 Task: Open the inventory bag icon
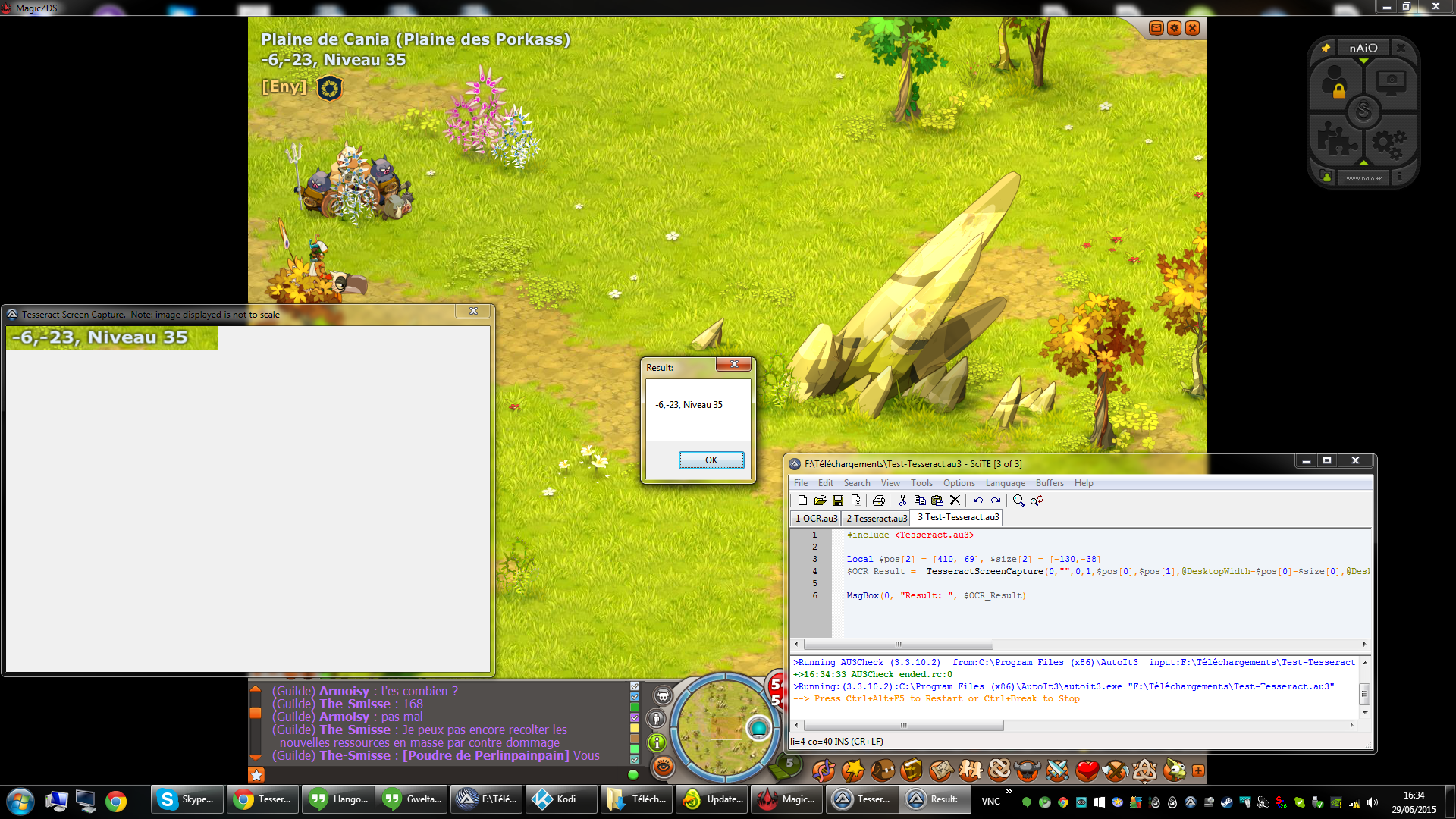coord(882,771)
